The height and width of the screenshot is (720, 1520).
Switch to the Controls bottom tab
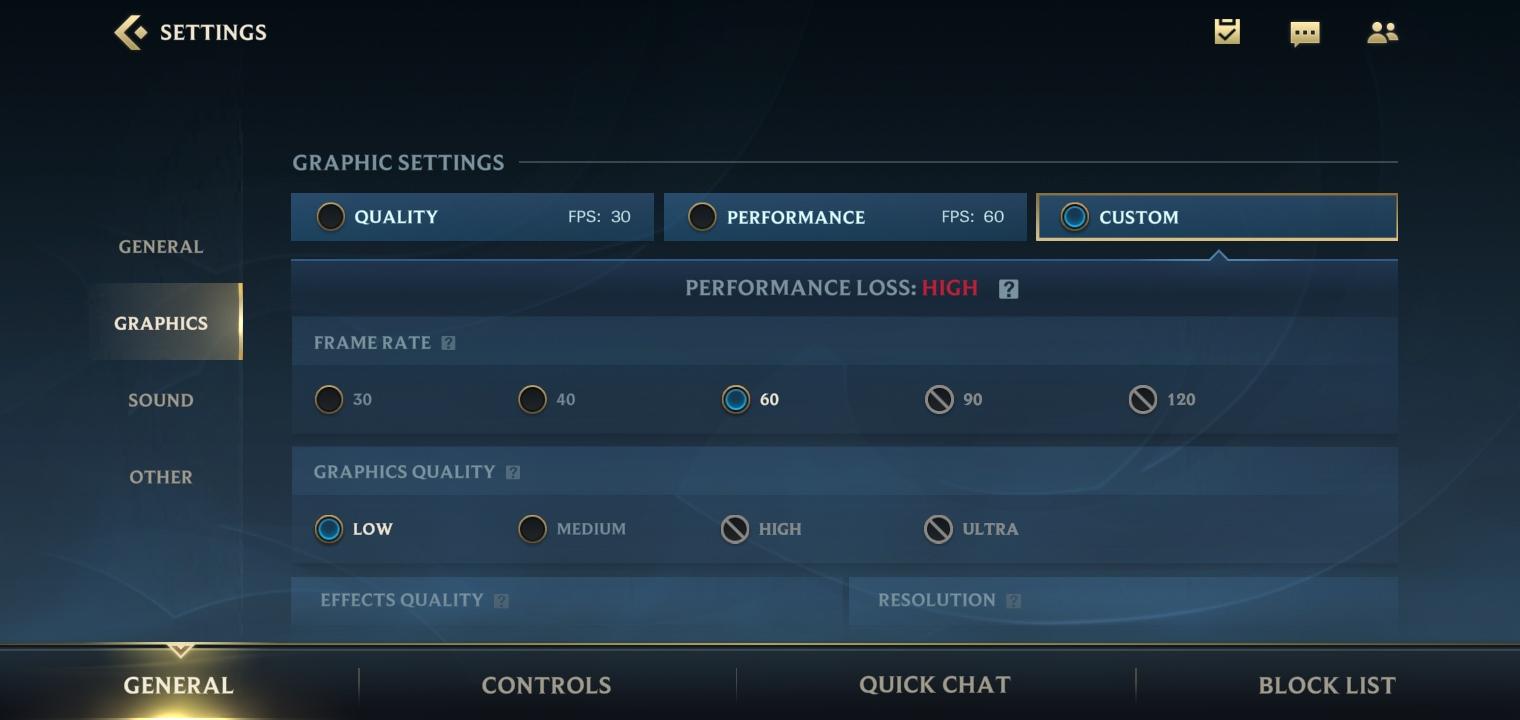tap(546, 685)
